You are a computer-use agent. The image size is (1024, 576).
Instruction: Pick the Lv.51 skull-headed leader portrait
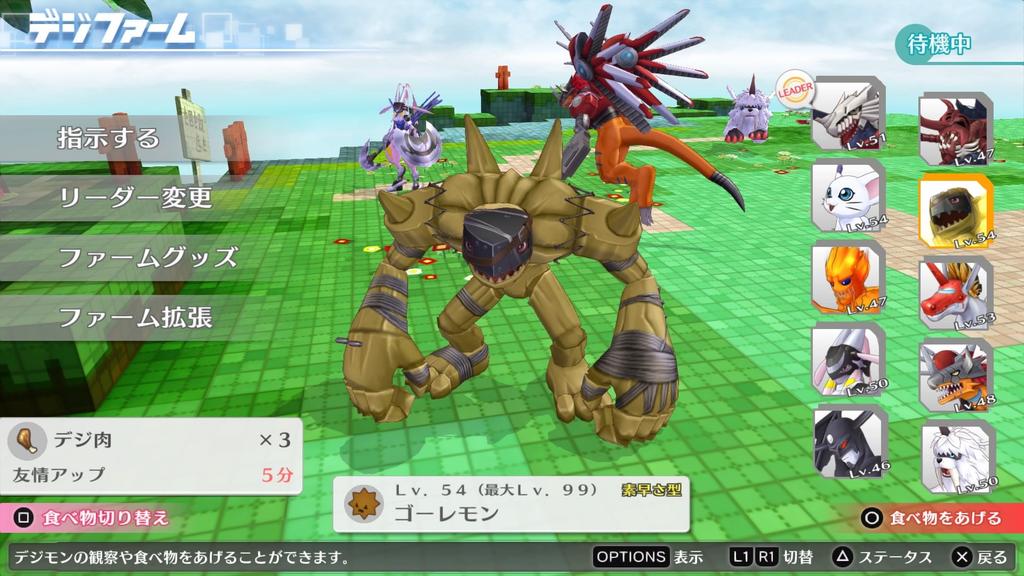847,113
